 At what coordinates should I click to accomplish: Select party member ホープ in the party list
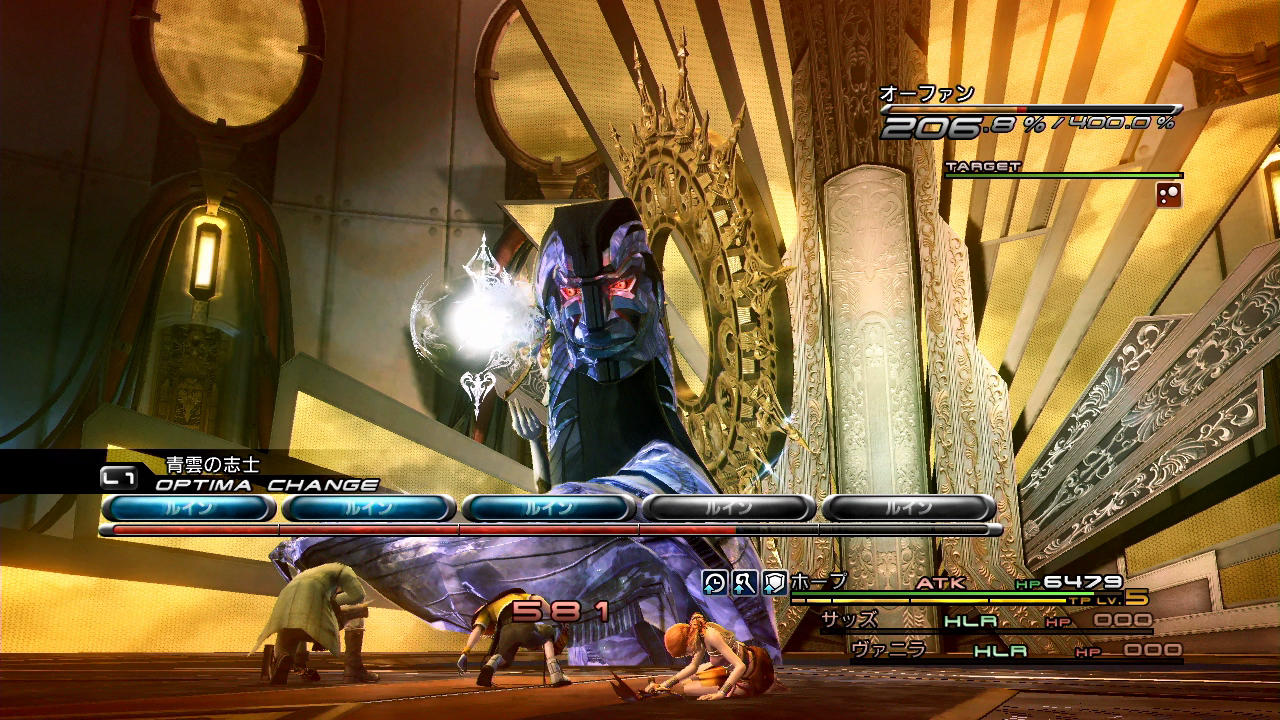(x=819, y=582)
